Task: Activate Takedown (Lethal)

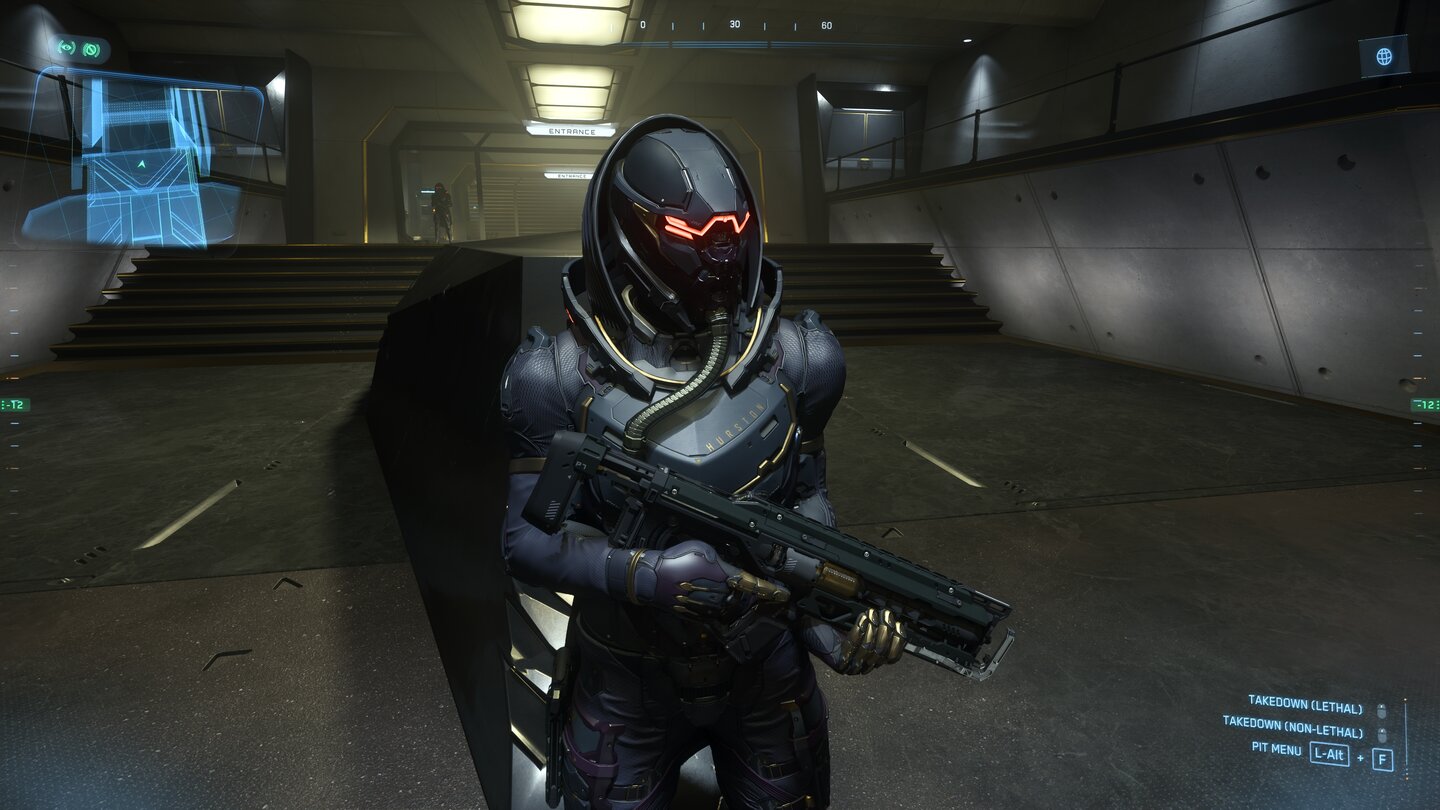Action: pyautogui.click(x=1305, y=704)
